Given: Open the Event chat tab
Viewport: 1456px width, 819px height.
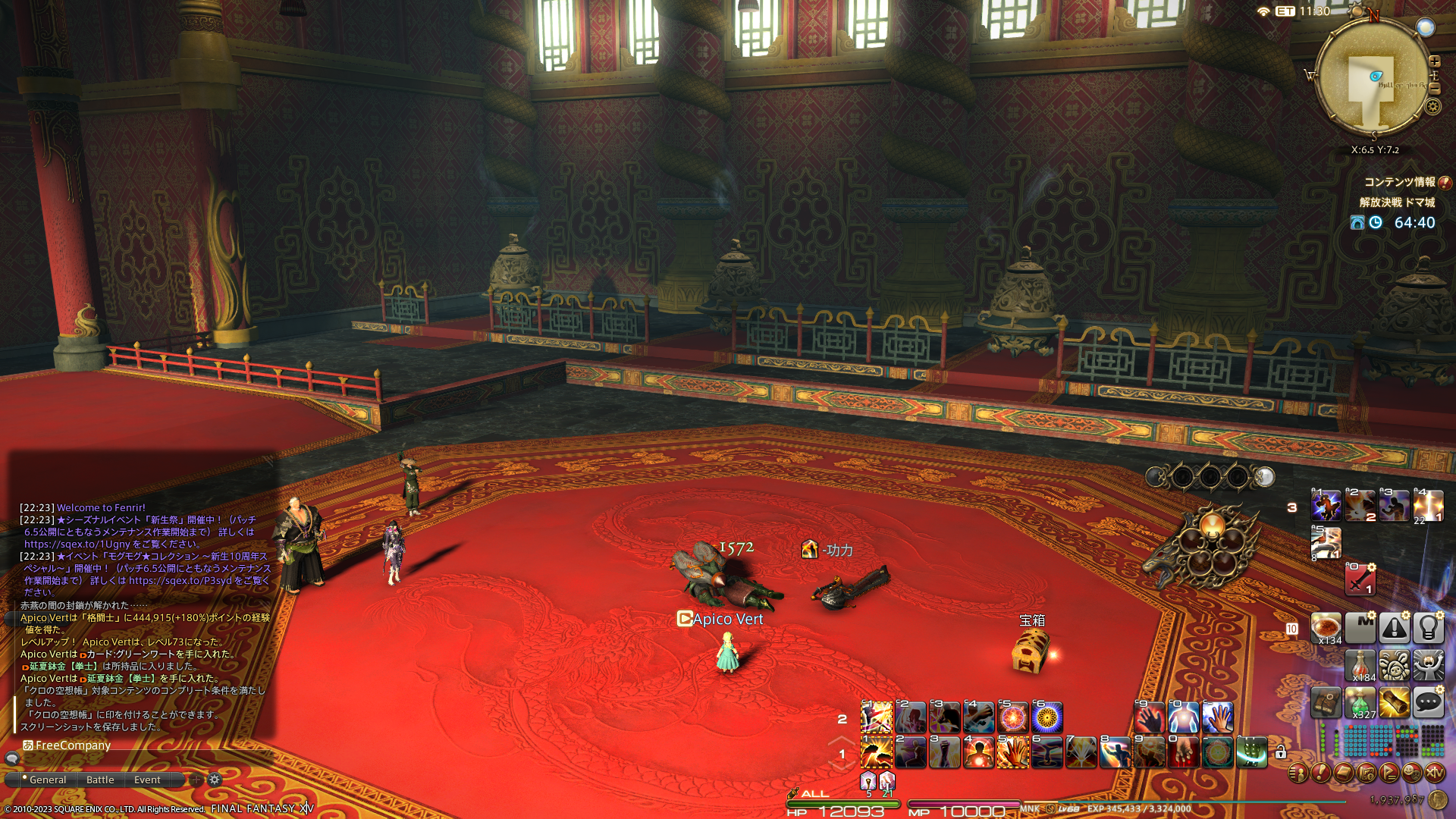Looking at the screenshot, I should coord(147,780).
